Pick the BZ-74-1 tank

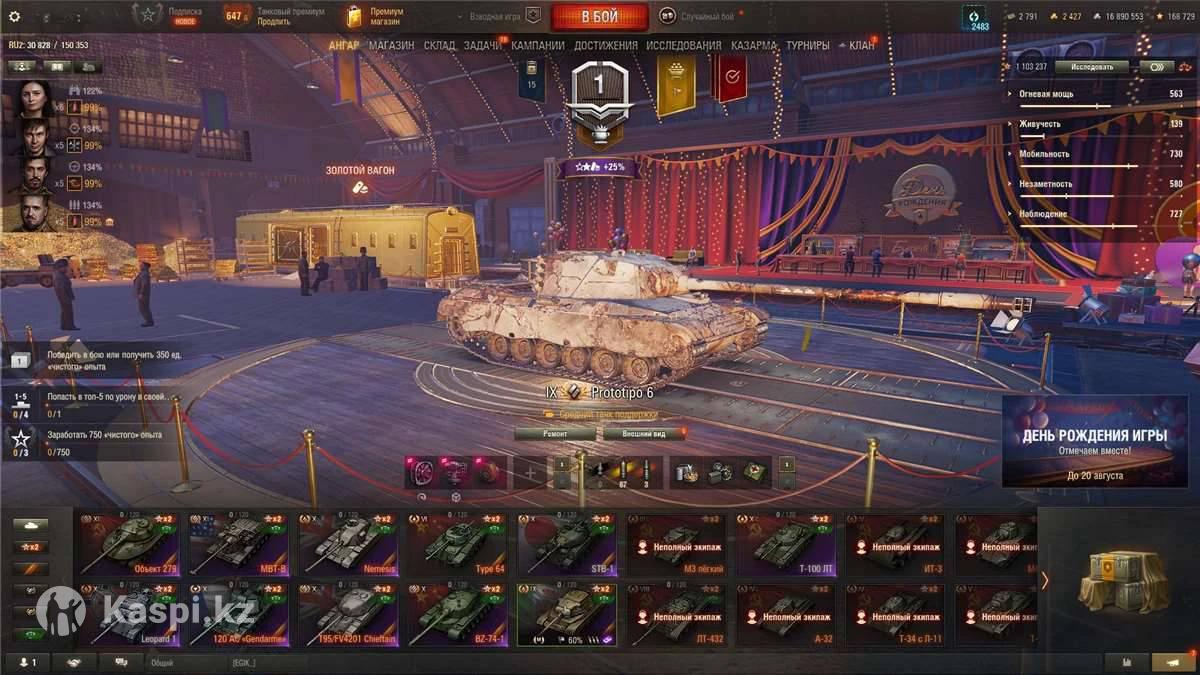(x=456, y=615)
